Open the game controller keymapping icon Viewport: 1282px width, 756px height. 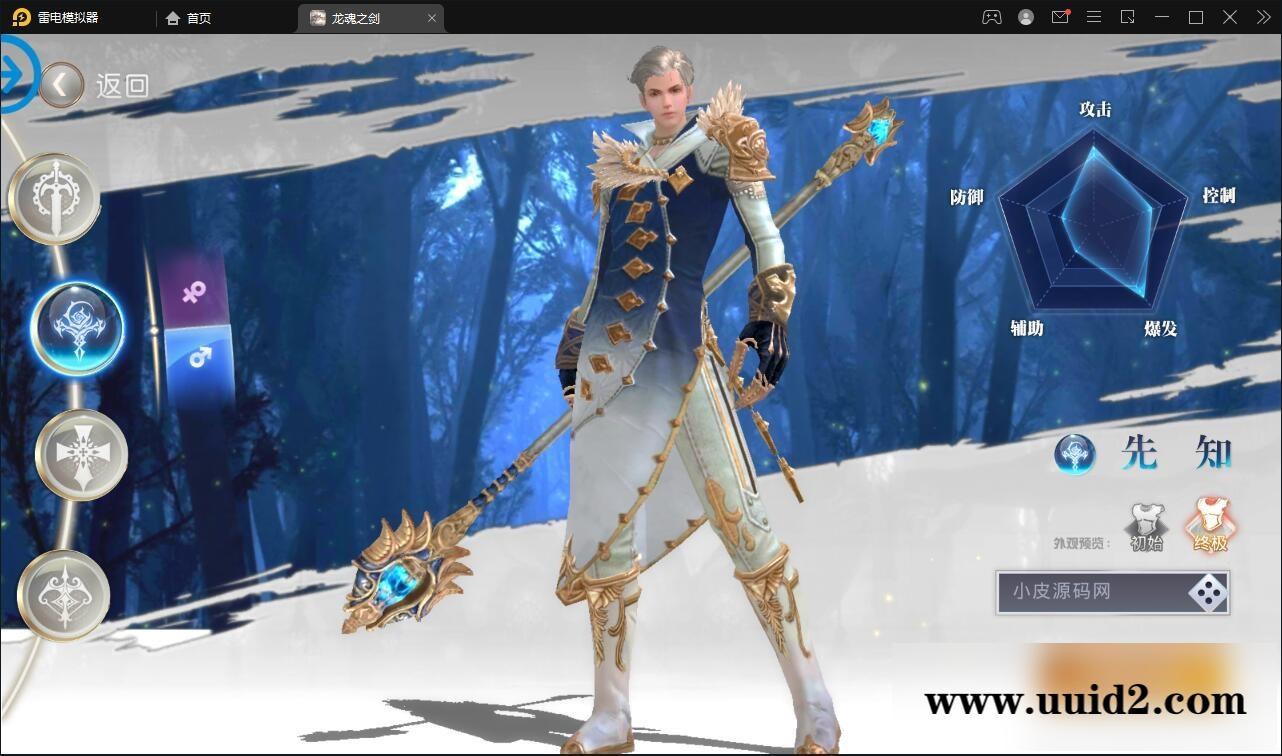point(991,17)
